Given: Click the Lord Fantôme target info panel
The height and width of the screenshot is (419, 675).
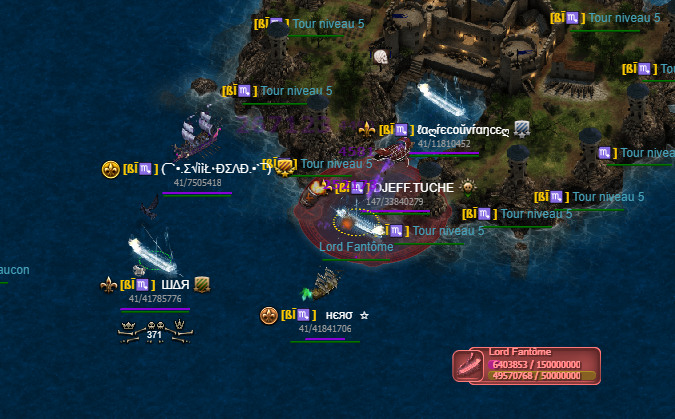Looking at the screenshot, I should 527,365.
